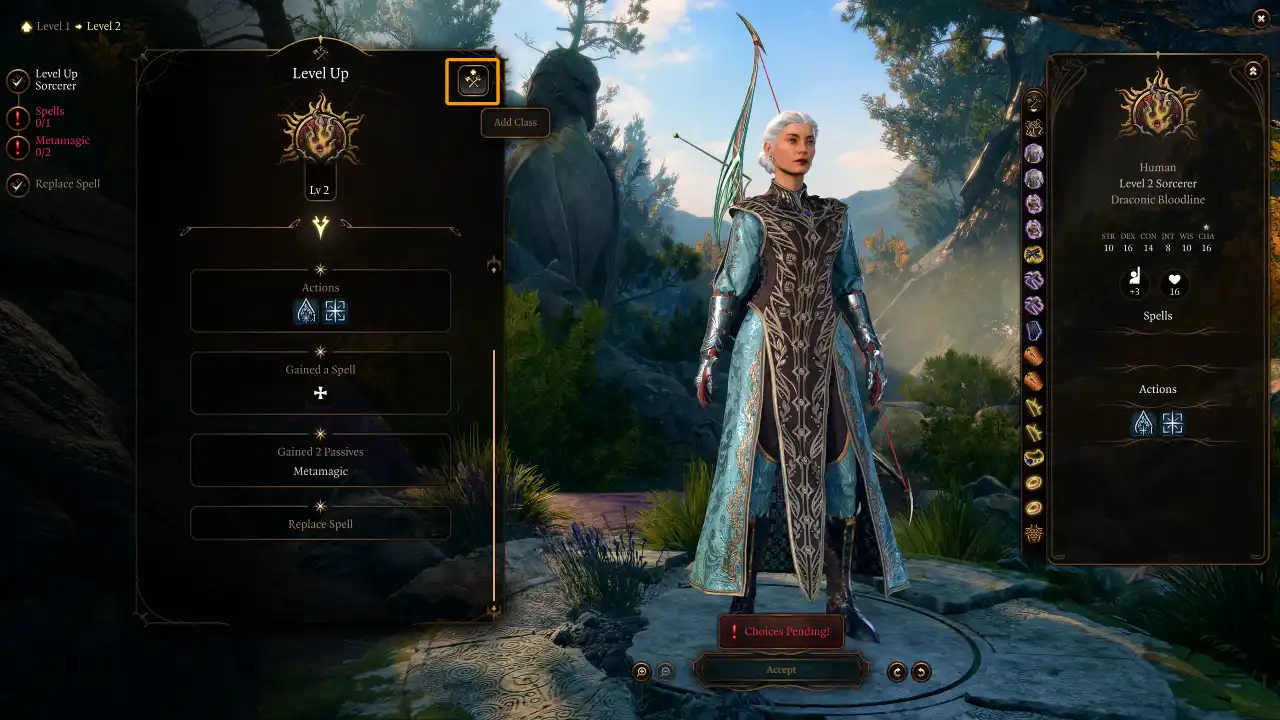Open the Add Class multiclass button
This screenshot has width=1280, height=720.
(x=473, y=82)
